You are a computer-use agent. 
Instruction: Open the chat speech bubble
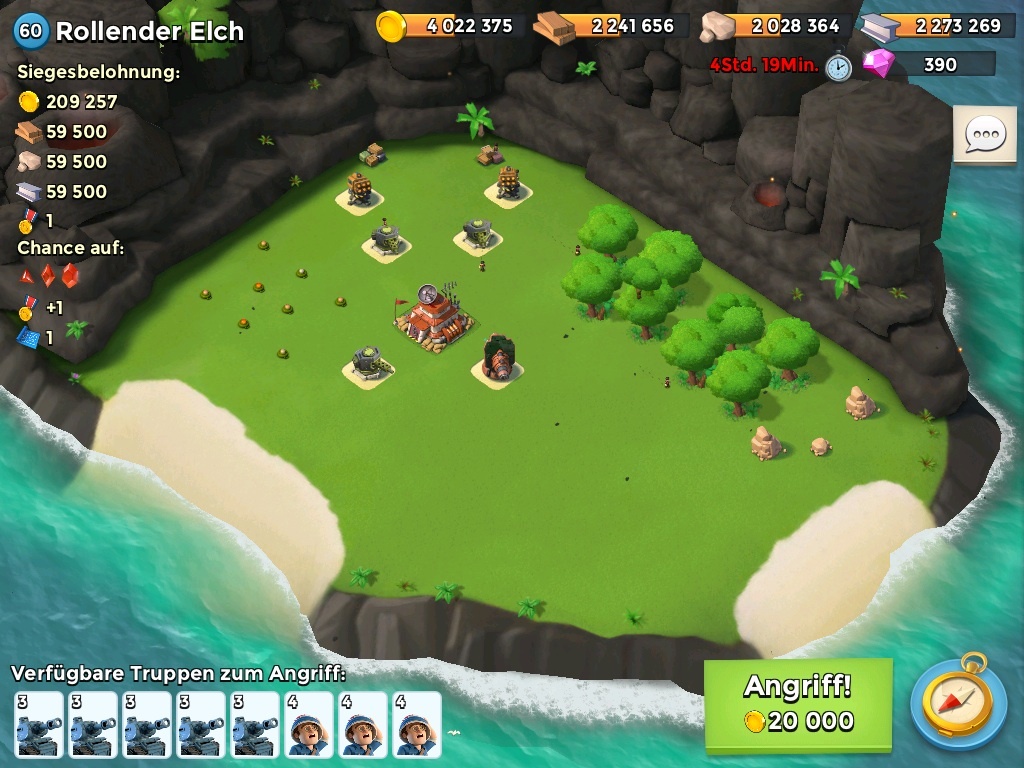point(985,135)
